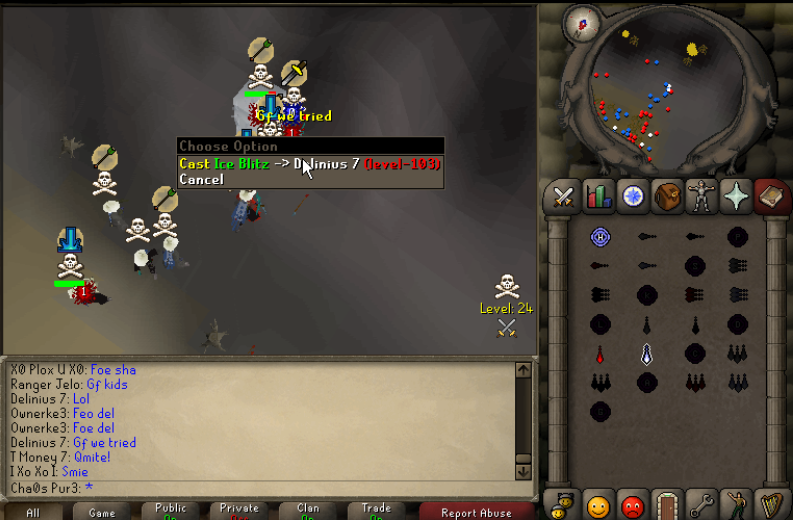Screen dimensions: 793x520
Task: Cast the Home Teleport spell icon
Action: click(600, 237)
